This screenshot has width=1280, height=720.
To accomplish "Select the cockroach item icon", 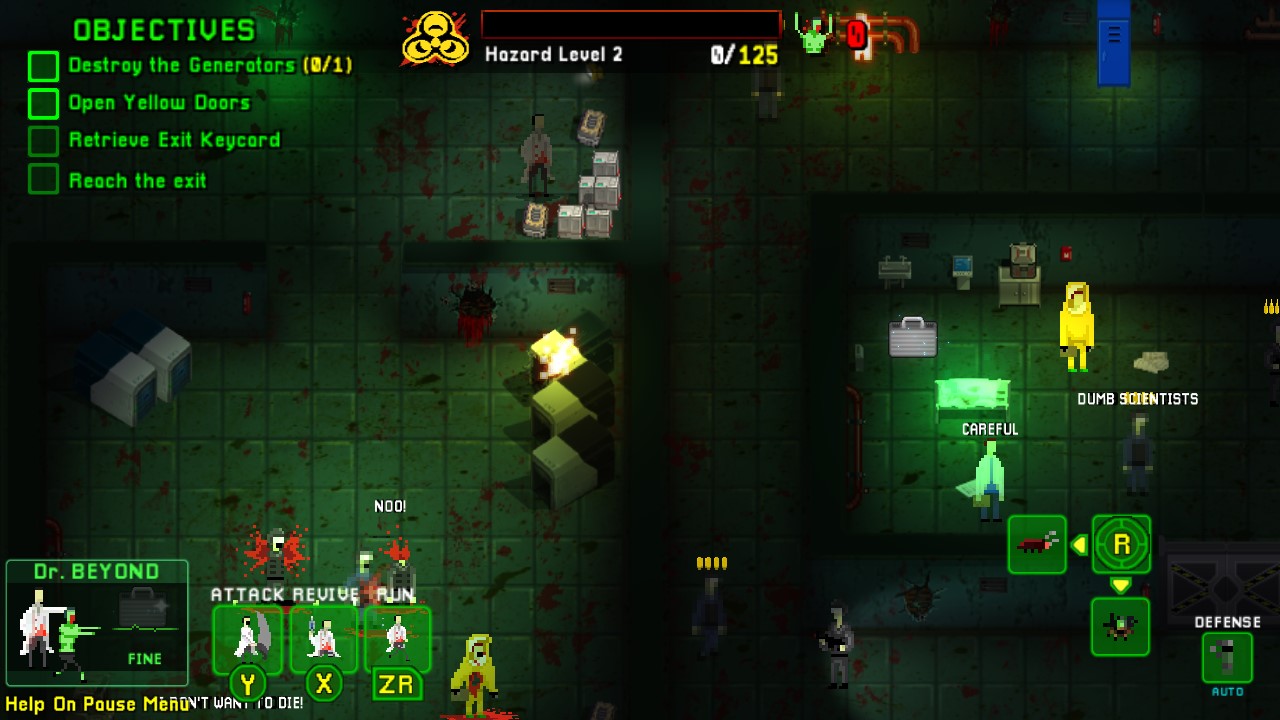I will point(1037,545).
